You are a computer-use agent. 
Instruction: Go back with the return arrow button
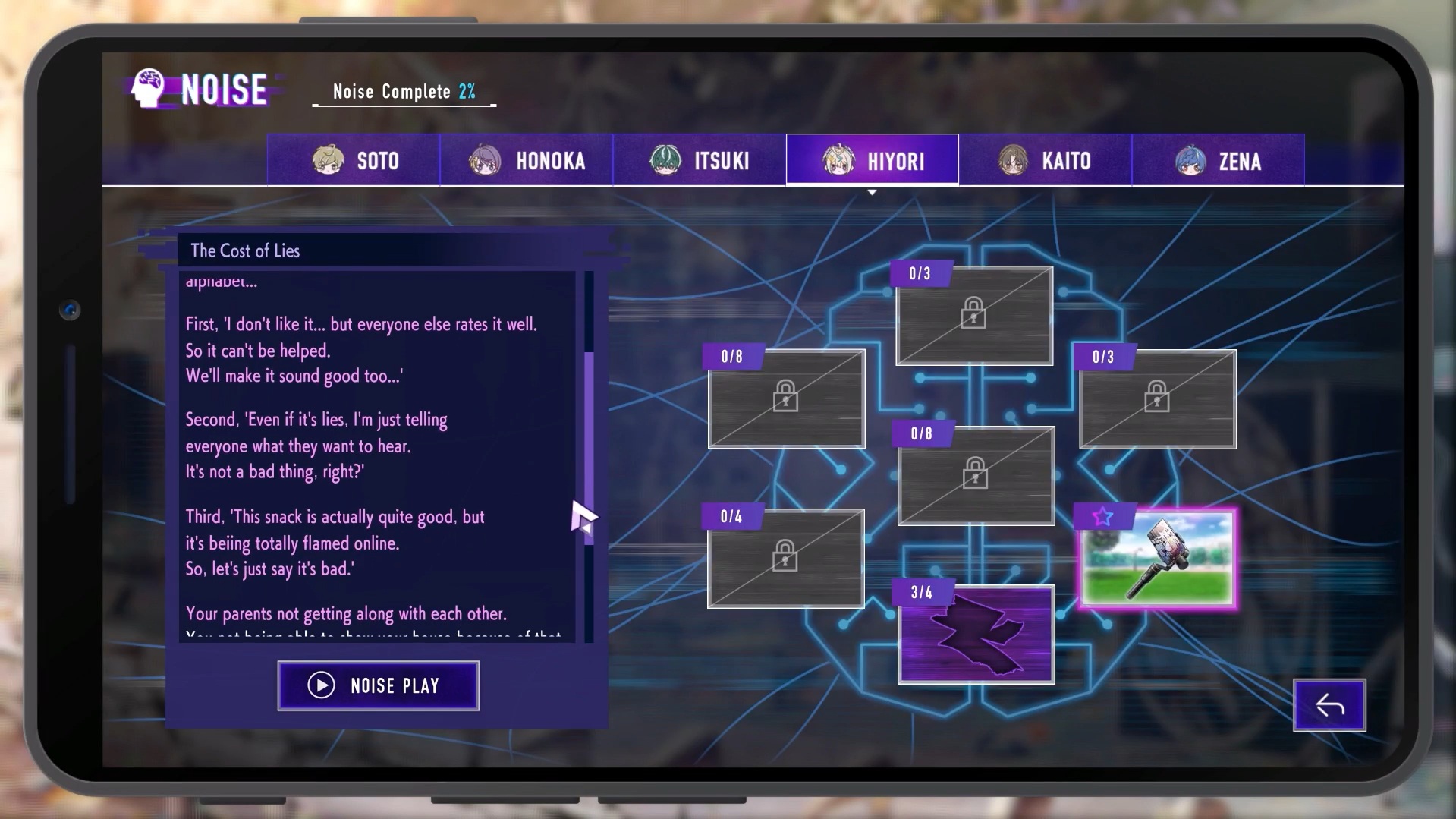(x=1329, y=705)
